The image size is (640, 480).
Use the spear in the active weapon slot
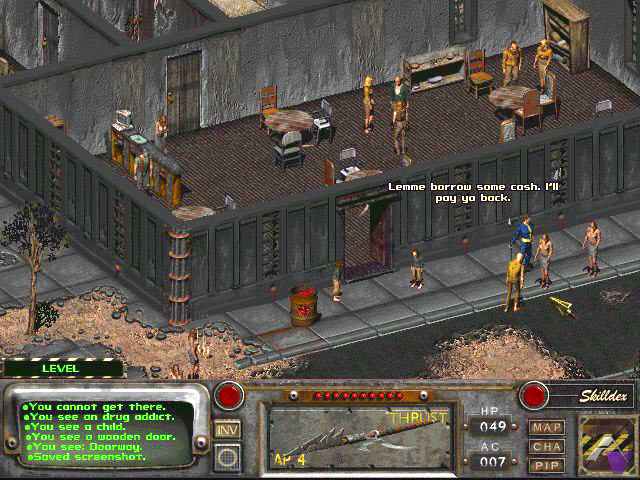(350, 435)
